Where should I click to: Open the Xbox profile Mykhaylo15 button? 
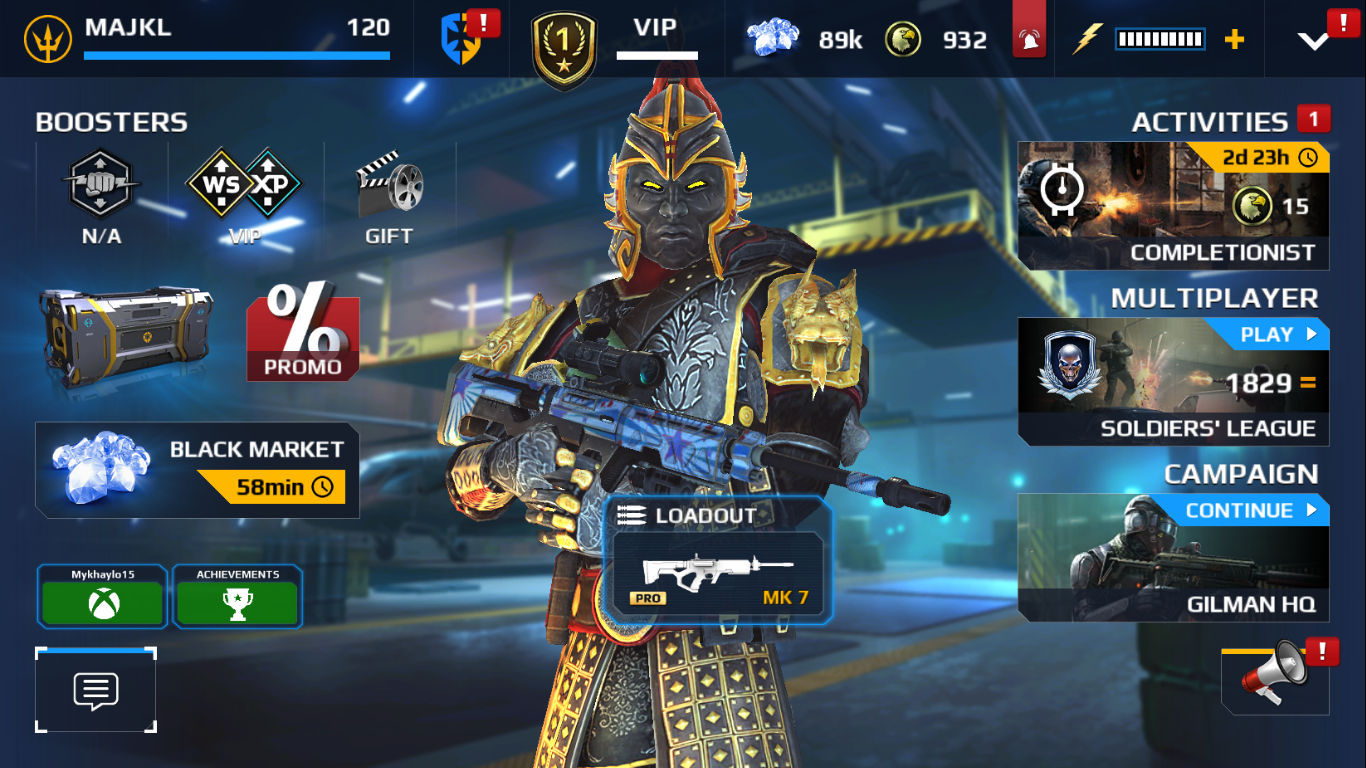(x=102, y=596)
